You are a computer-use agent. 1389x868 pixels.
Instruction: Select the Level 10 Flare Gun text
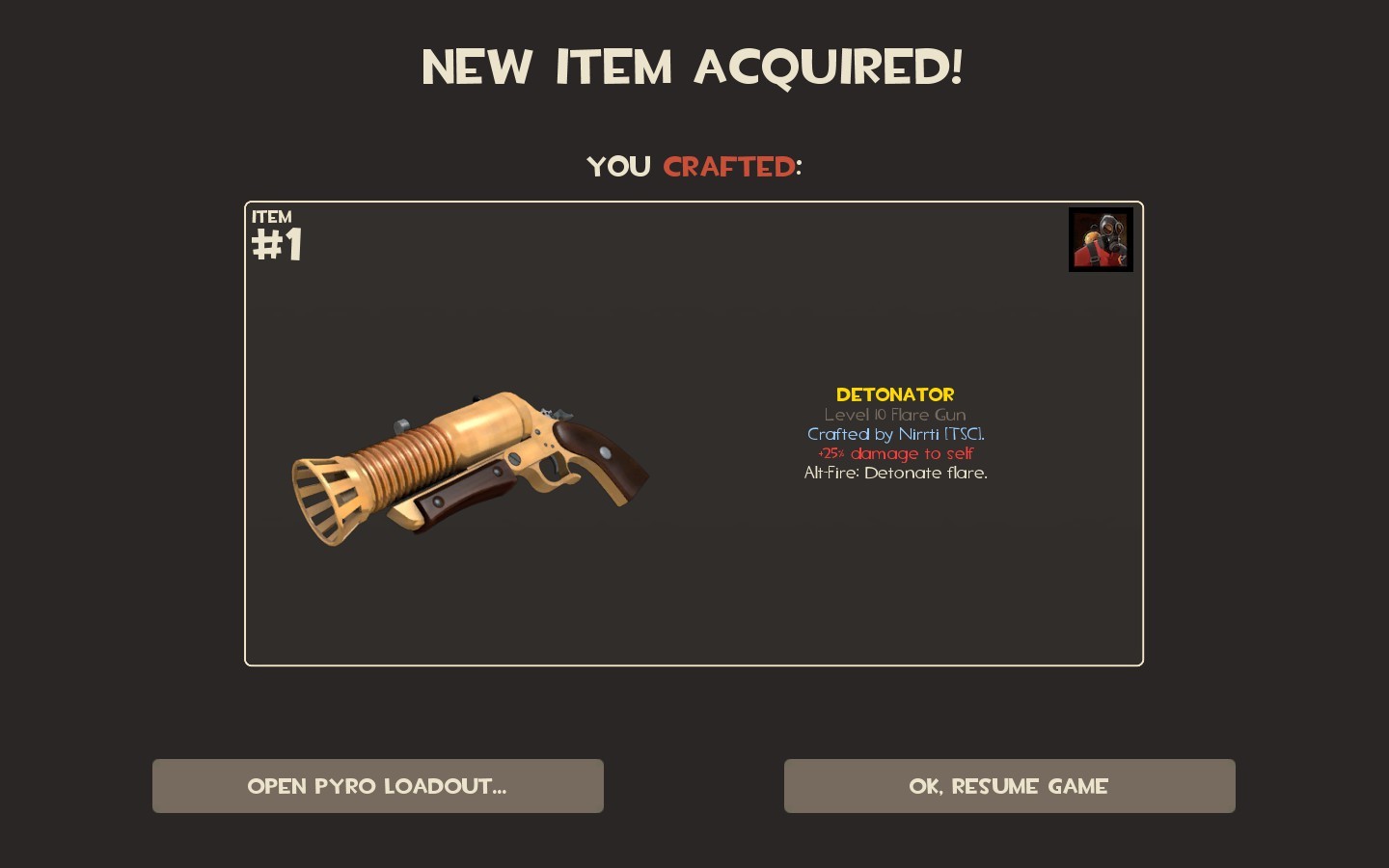tap(895, 415)
